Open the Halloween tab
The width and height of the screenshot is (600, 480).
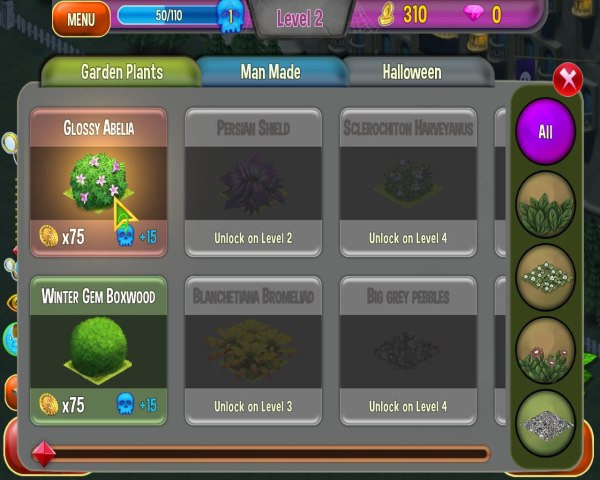click(412, 72)
